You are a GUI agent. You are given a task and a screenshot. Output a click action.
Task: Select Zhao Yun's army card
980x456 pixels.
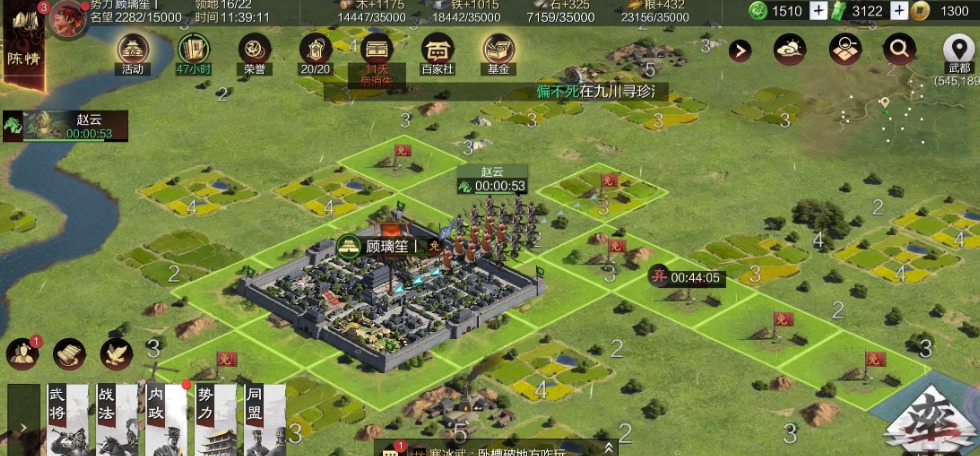click(65, 125)
